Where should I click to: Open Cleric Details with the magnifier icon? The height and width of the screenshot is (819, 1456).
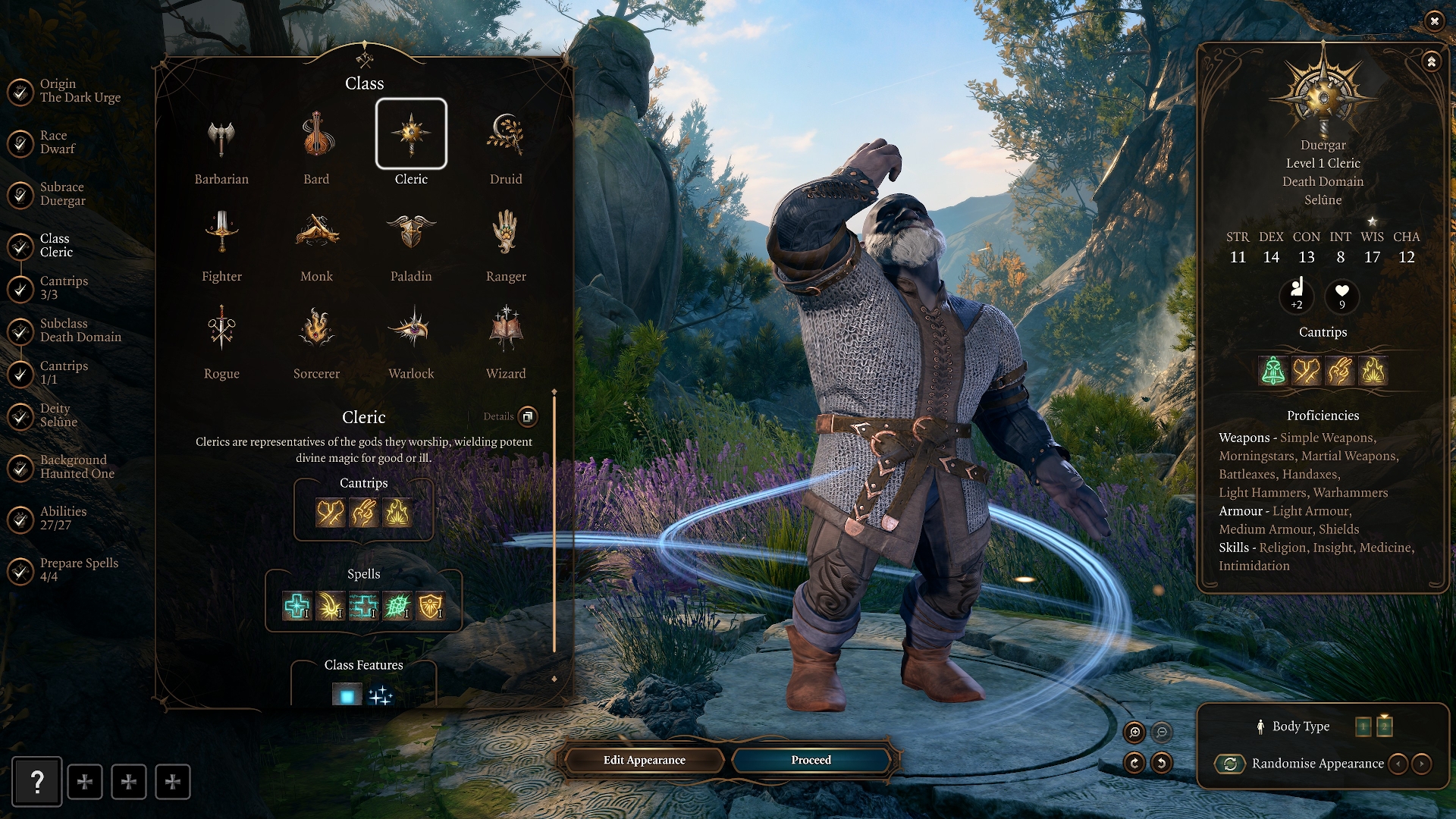click(x=528, y=416)
